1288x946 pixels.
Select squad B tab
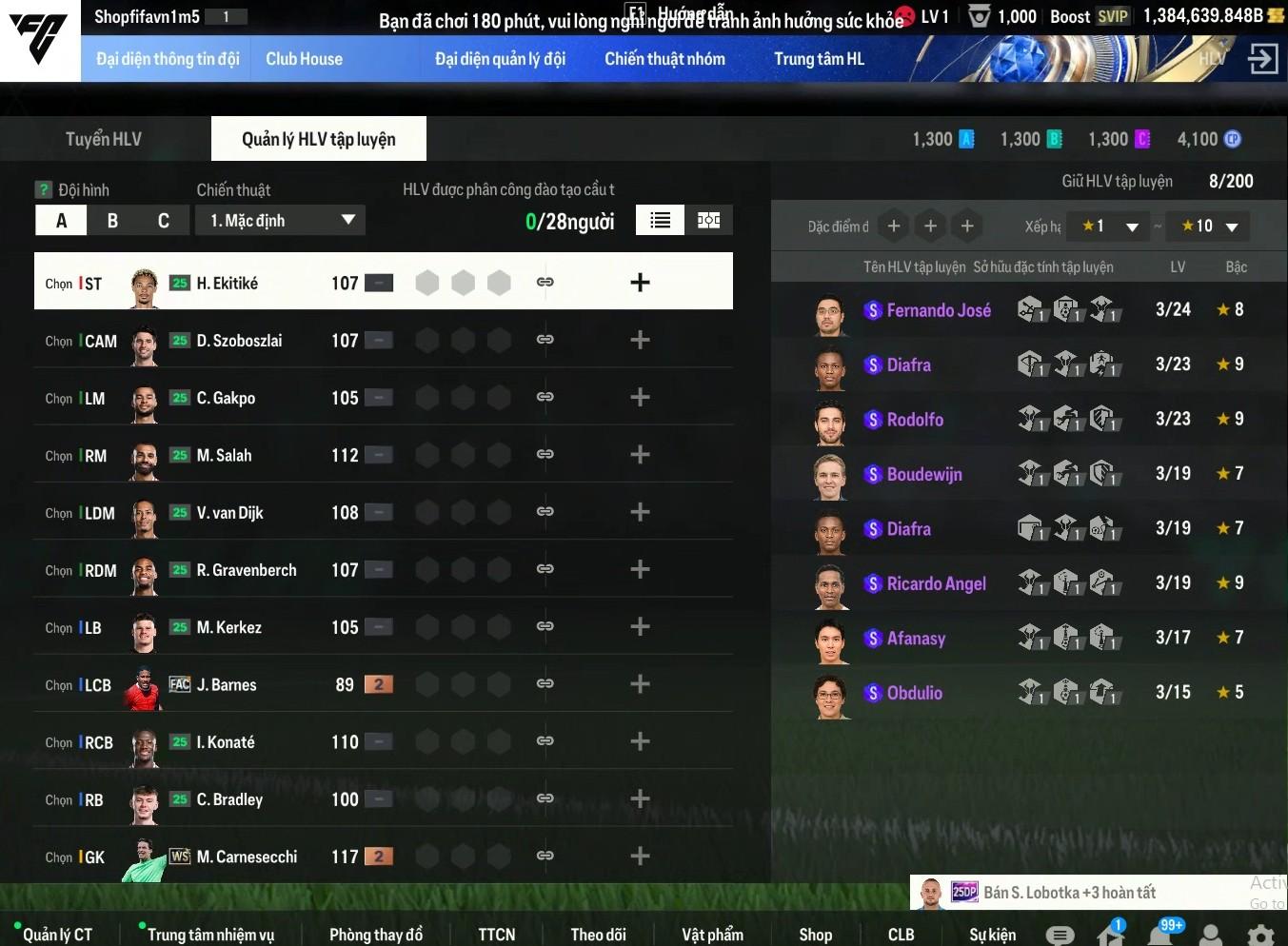pyautogui.click(x=112, y=221)
